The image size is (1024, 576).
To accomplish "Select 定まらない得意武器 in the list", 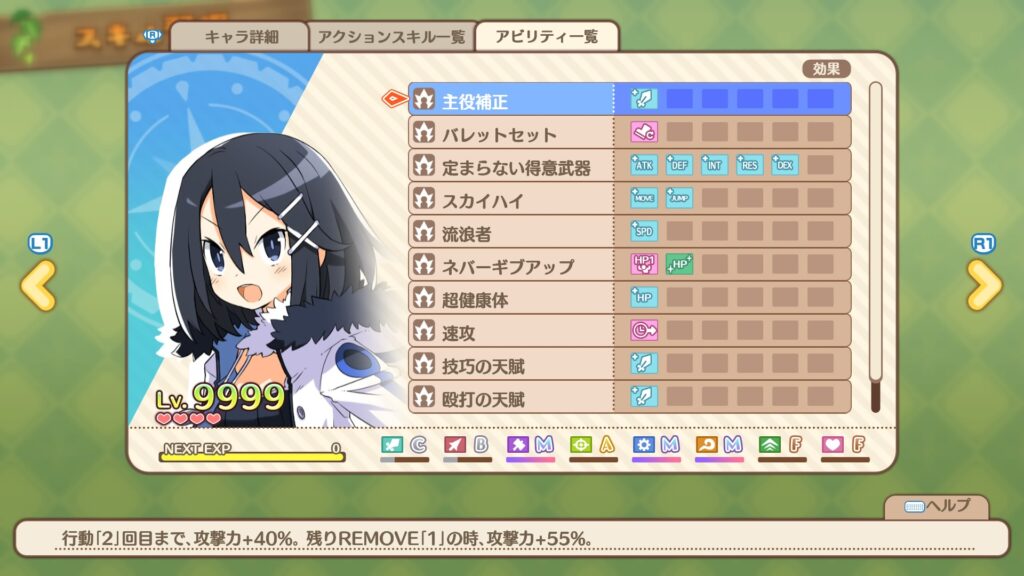I will (x=511, y=166).
